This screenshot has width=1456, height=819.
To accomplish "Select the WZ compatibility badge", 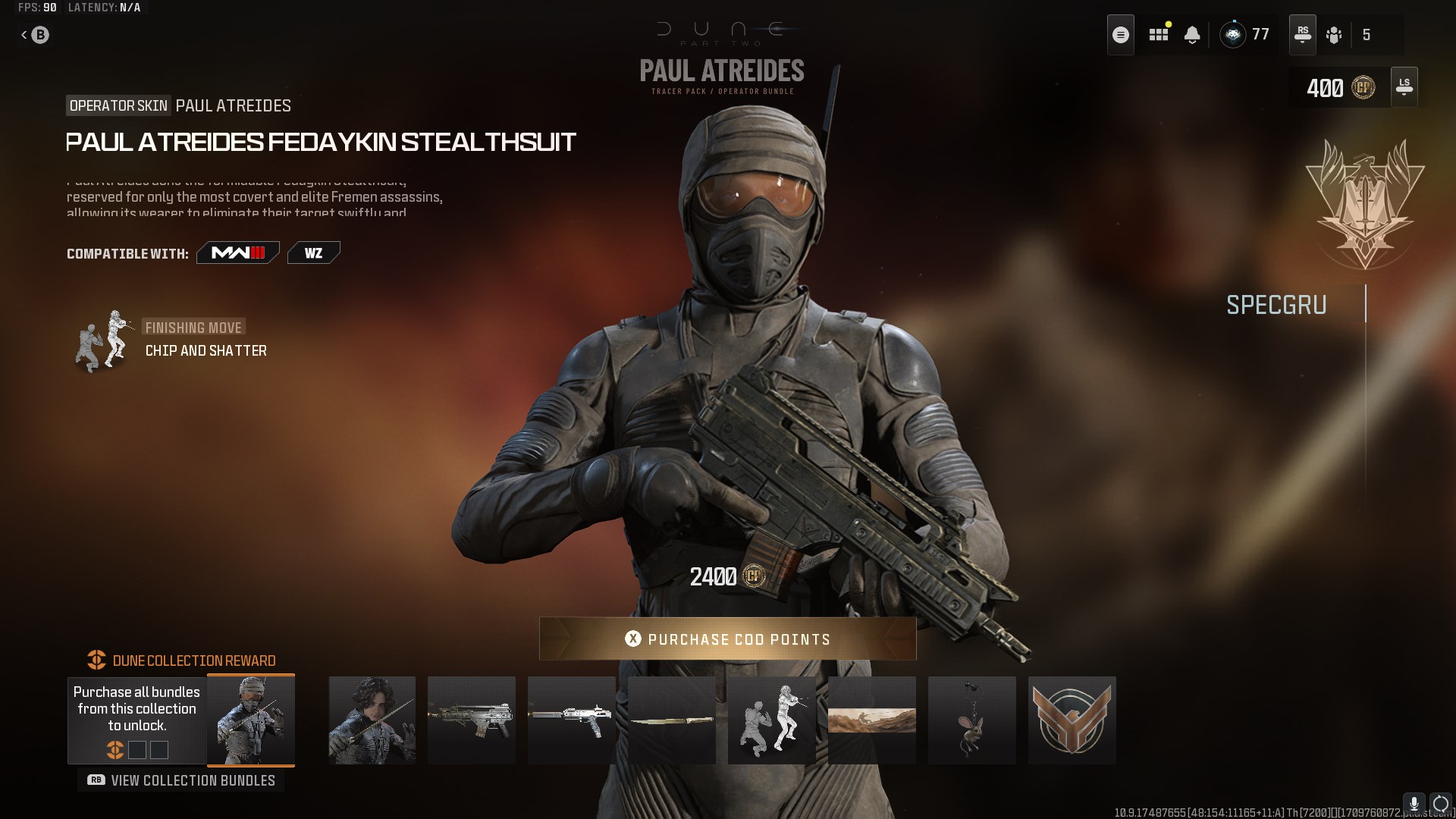I will tap(313, 252).
